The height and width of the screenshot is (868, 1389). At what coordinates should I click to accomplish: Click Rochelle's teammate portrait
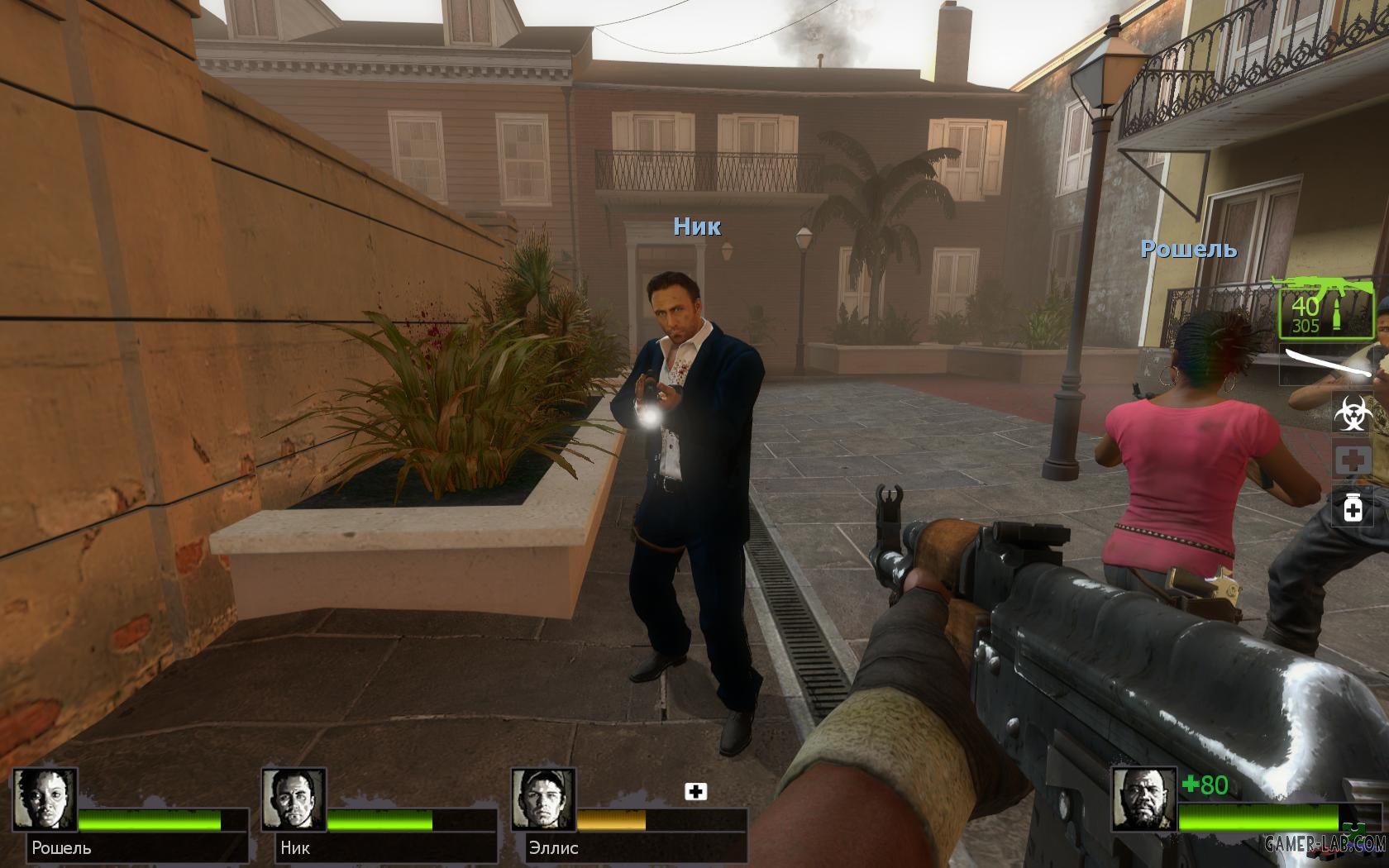point(46,800)
